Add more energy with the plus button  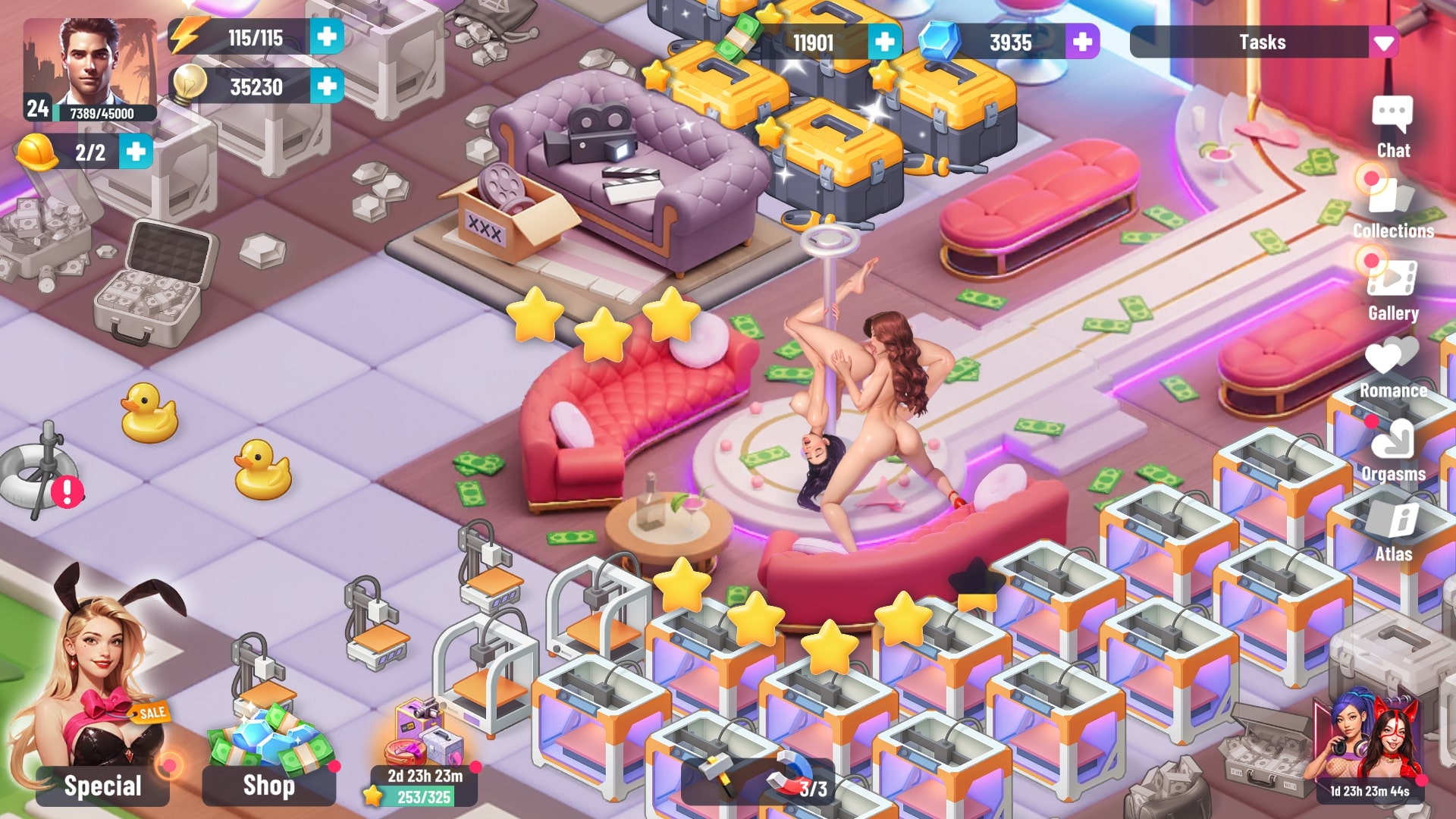coord(327,37)
